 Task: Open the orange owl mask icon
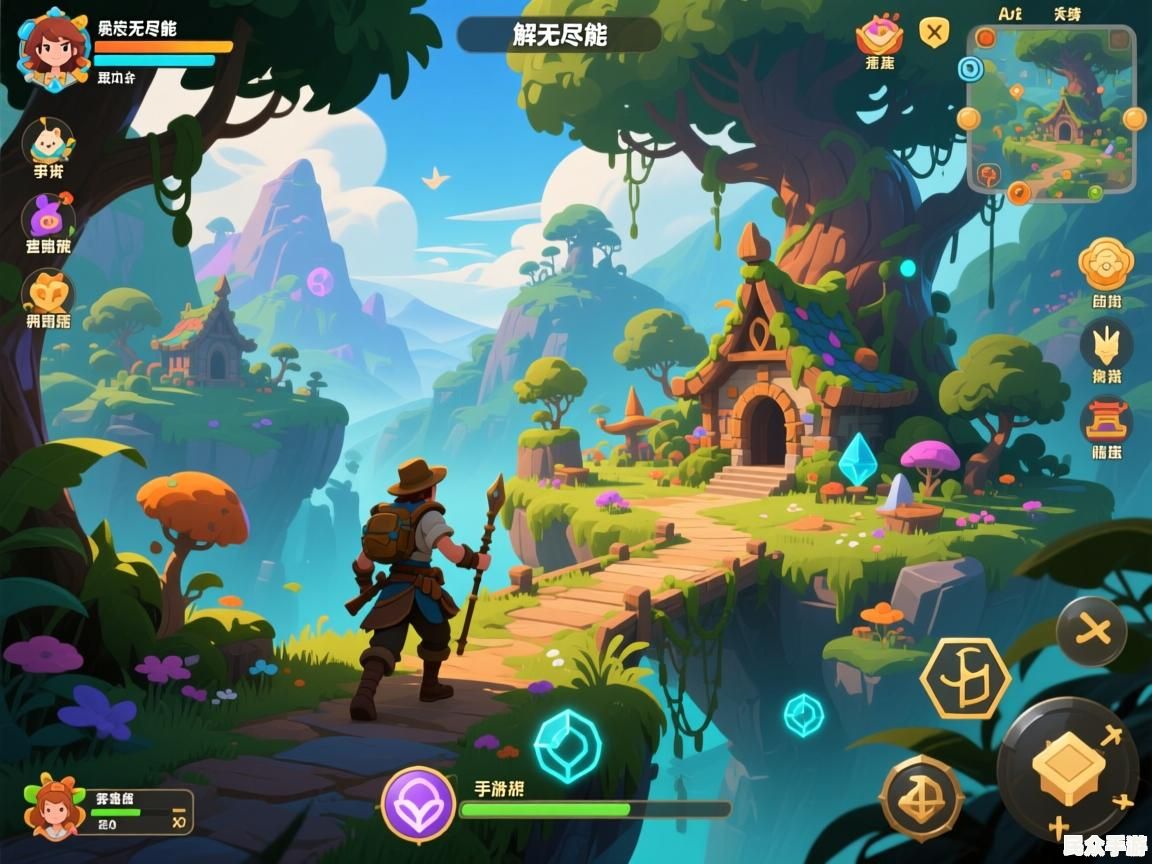[48, 293]
